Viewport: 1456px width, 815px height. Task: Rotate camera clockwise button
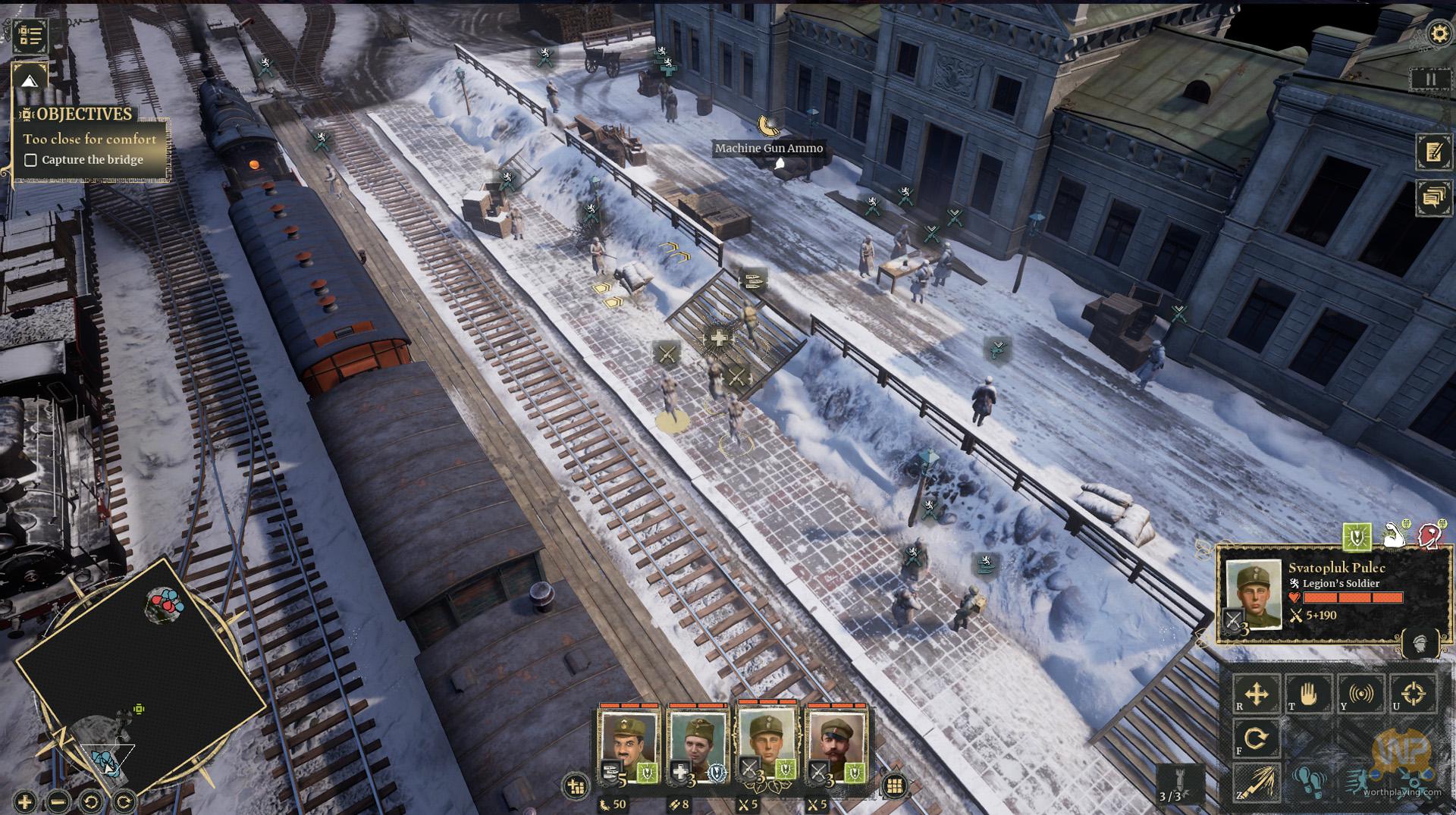tap(124, 801)
